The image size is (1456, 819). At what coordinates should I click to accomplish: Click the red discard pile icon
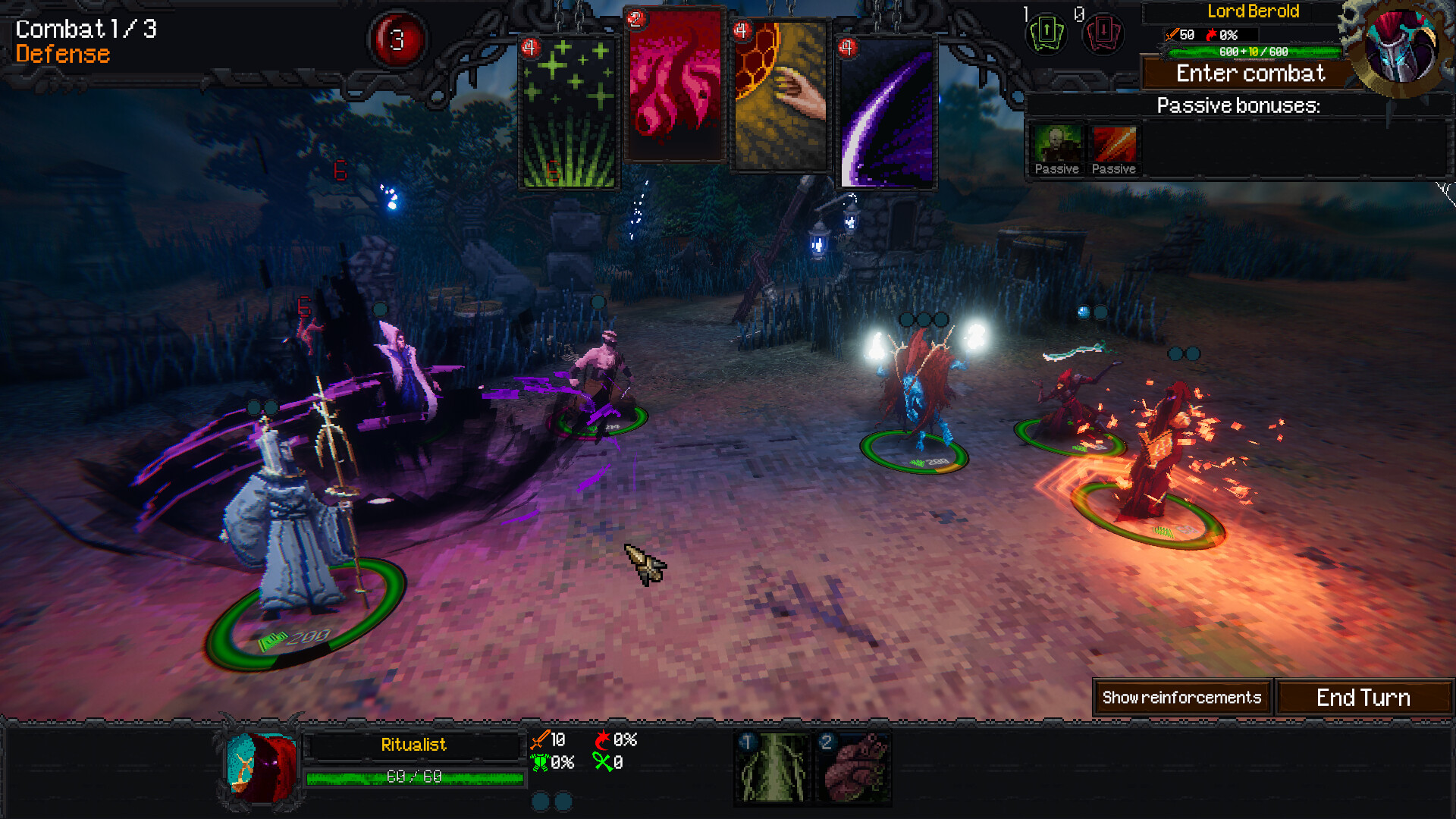1102,36
